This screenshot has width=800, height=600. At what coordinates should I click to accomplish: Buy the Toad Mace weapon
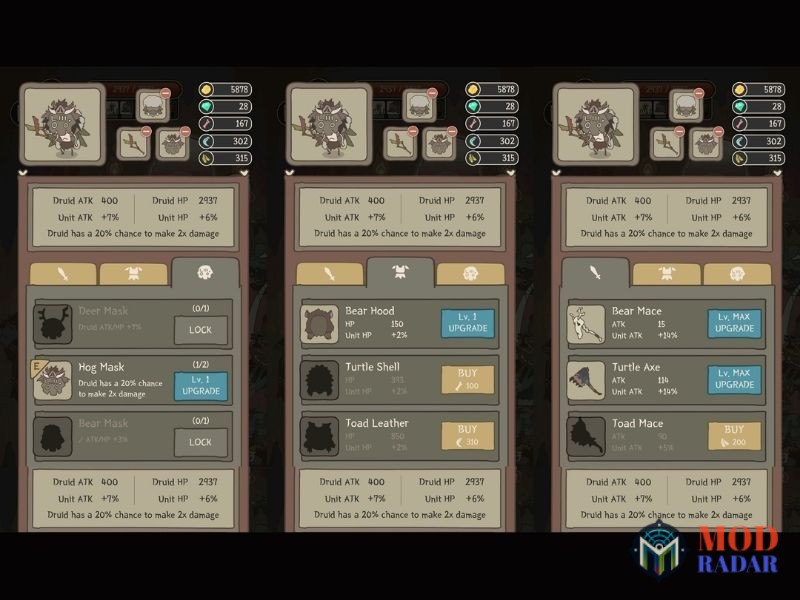pos(735,436)
